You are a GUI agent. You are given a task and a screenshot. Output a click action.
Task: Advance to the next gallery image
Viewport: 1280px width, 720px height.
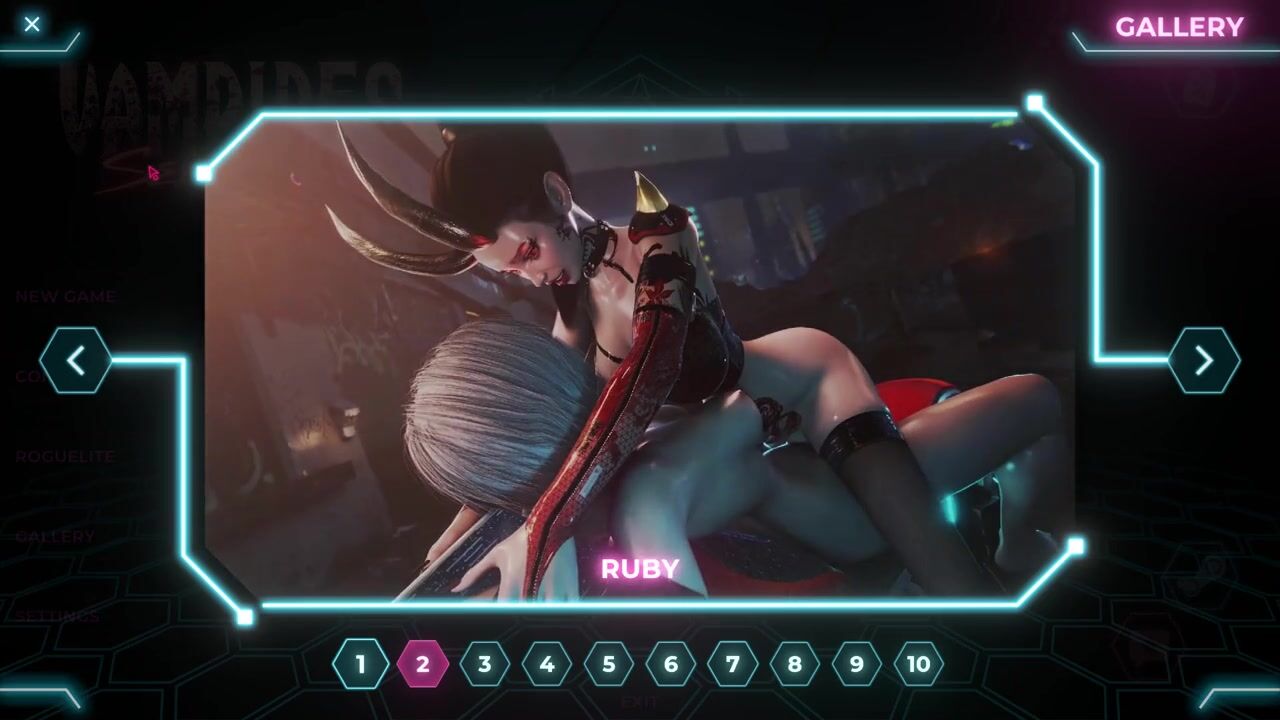(x=1204, y=360)
